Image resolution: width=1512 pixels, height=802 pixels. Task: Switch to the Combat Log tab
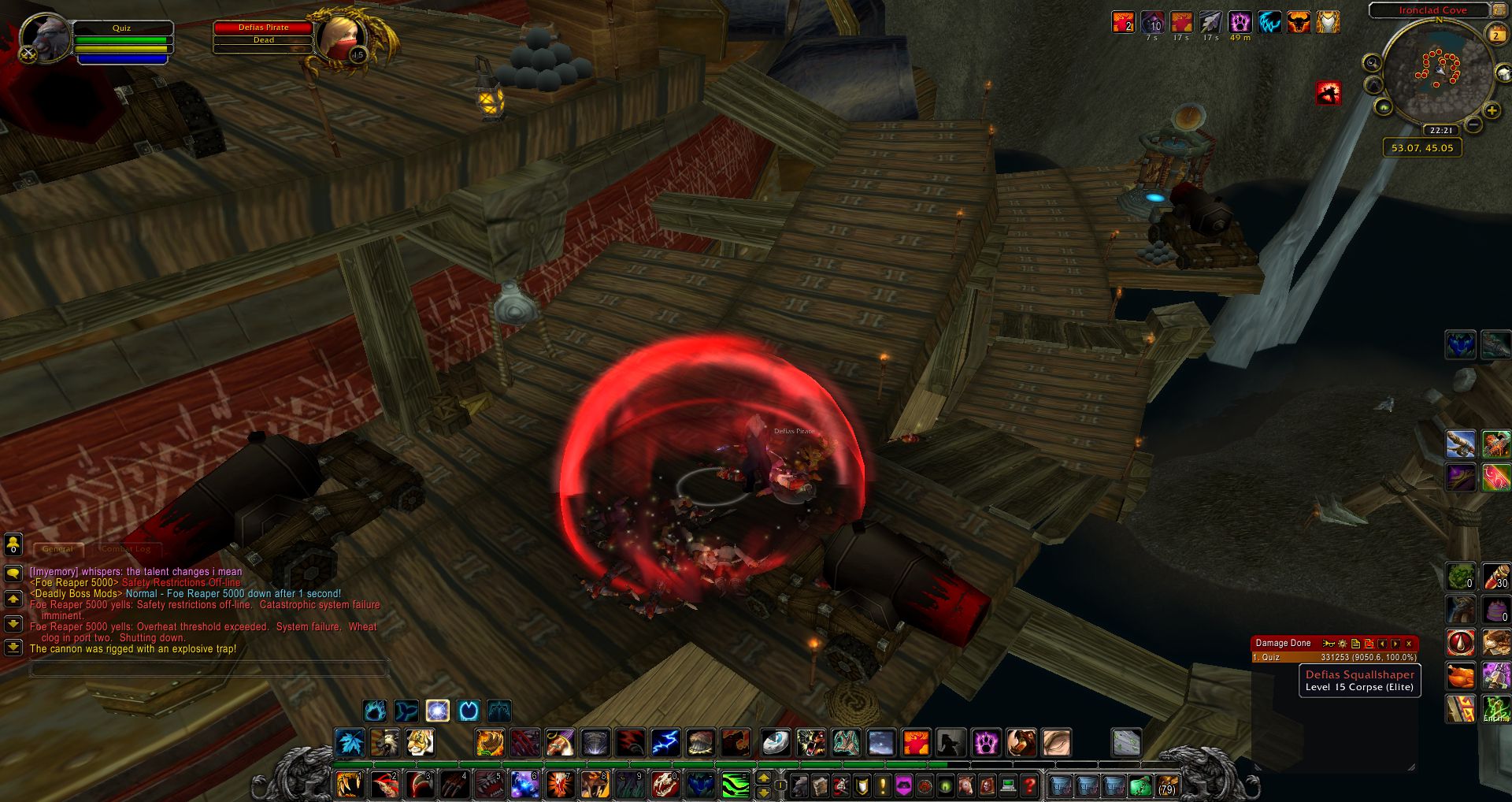tap(125, 548)
